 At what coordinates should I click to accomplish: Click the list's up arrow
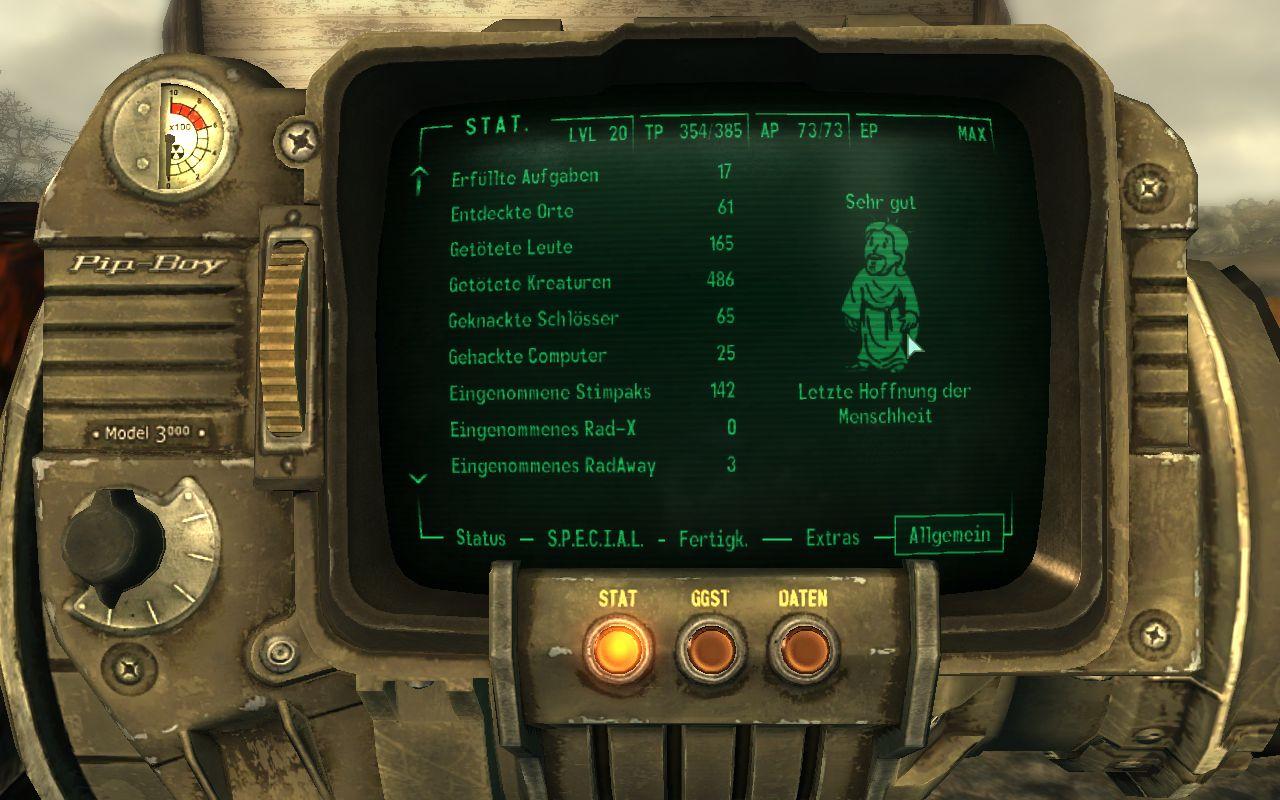coord(420,180)
